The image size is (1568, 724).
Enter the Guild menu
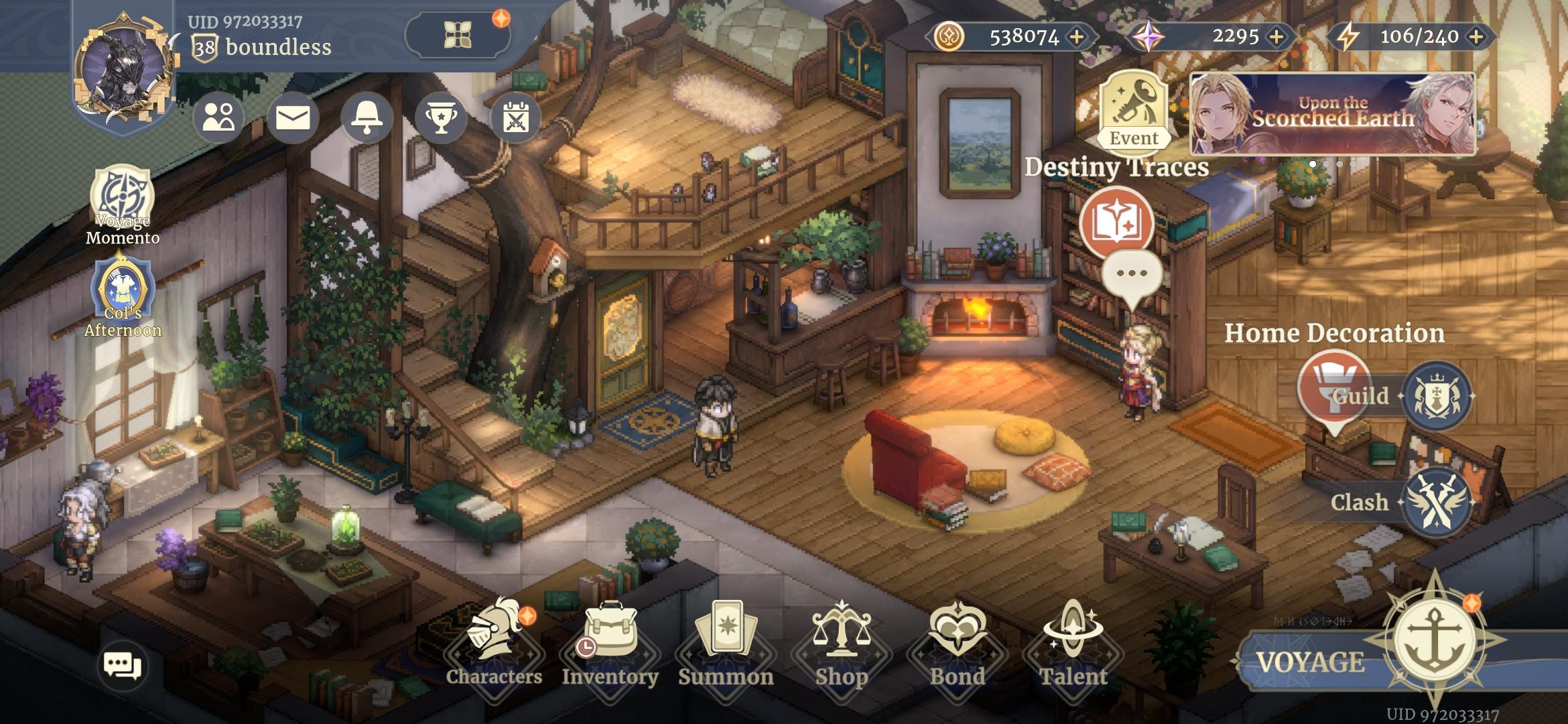1437,396
